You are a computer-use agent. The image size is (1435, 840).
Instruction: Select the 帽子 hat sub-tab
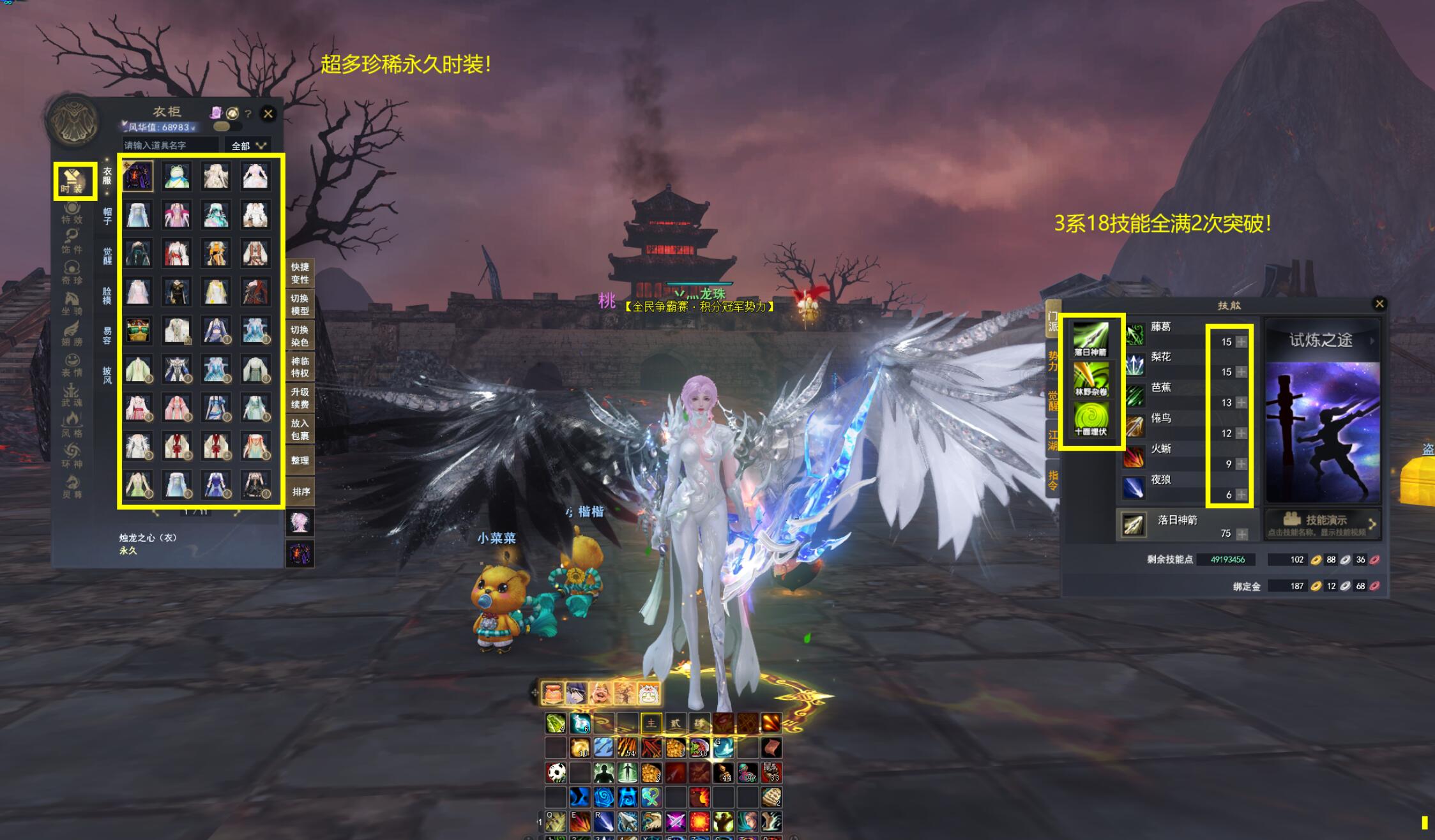coord(107,216)
